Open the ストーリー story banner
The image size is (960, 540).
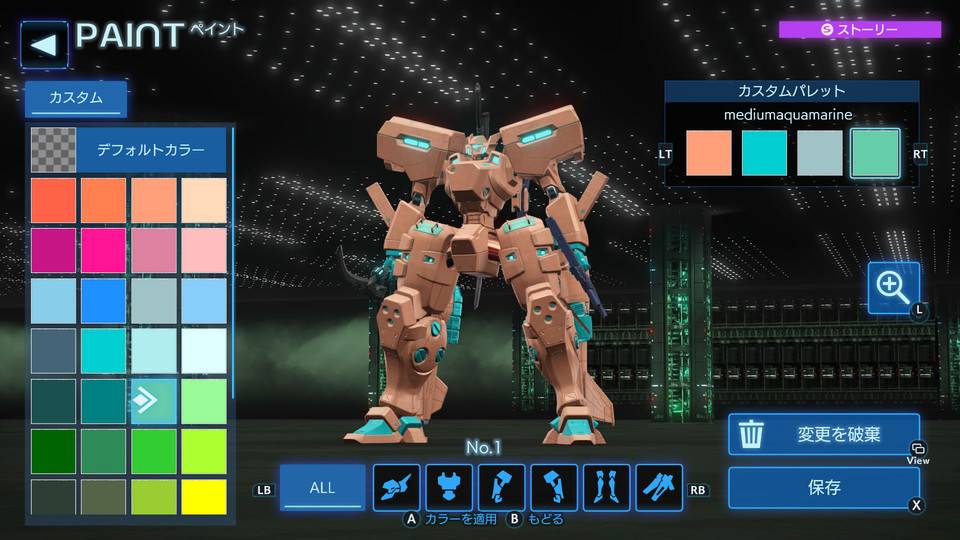[860, 30]
